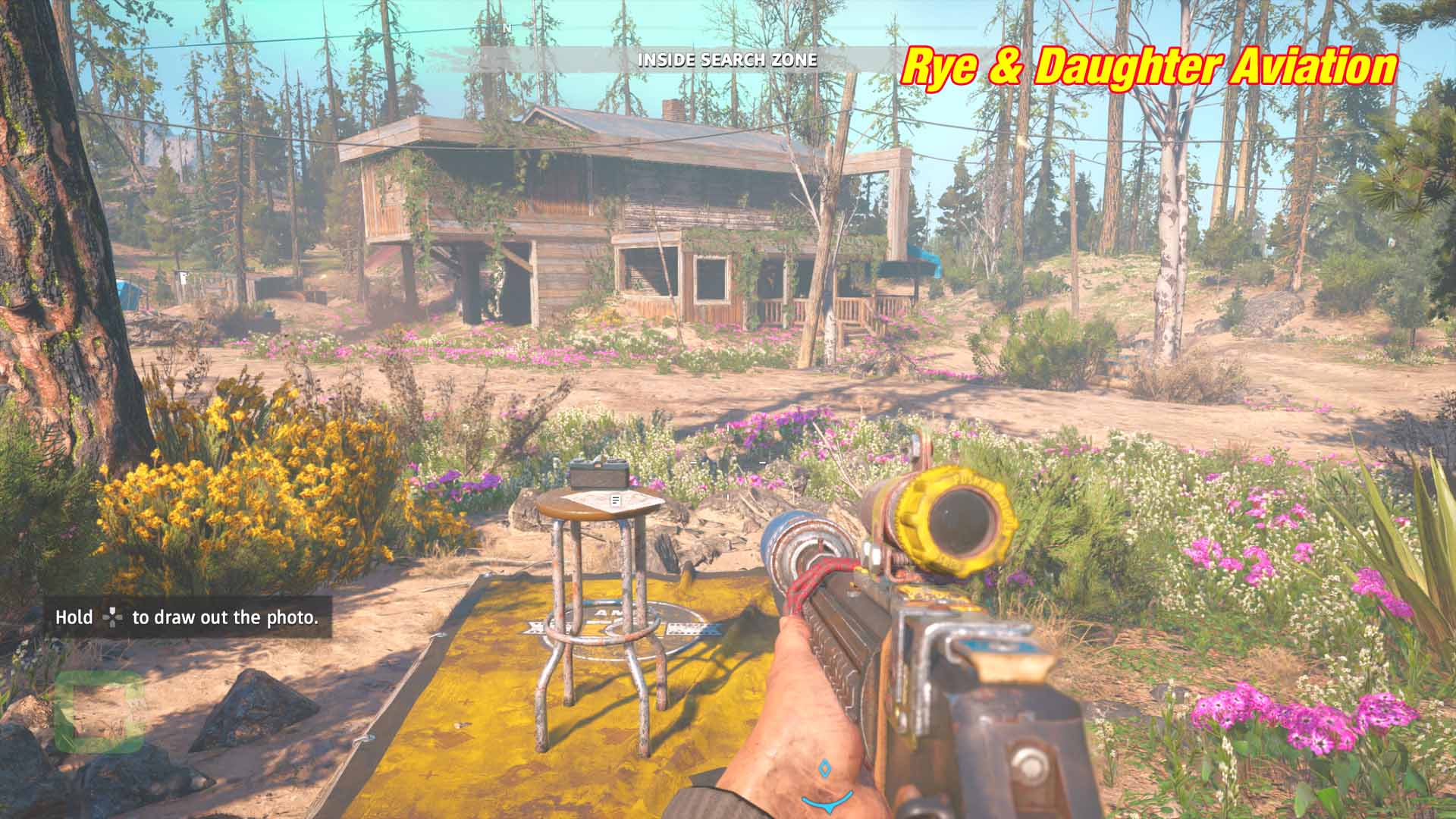Click the green channel watermark logo
This screenshot has width=1456, height=819.
(100, 711)
